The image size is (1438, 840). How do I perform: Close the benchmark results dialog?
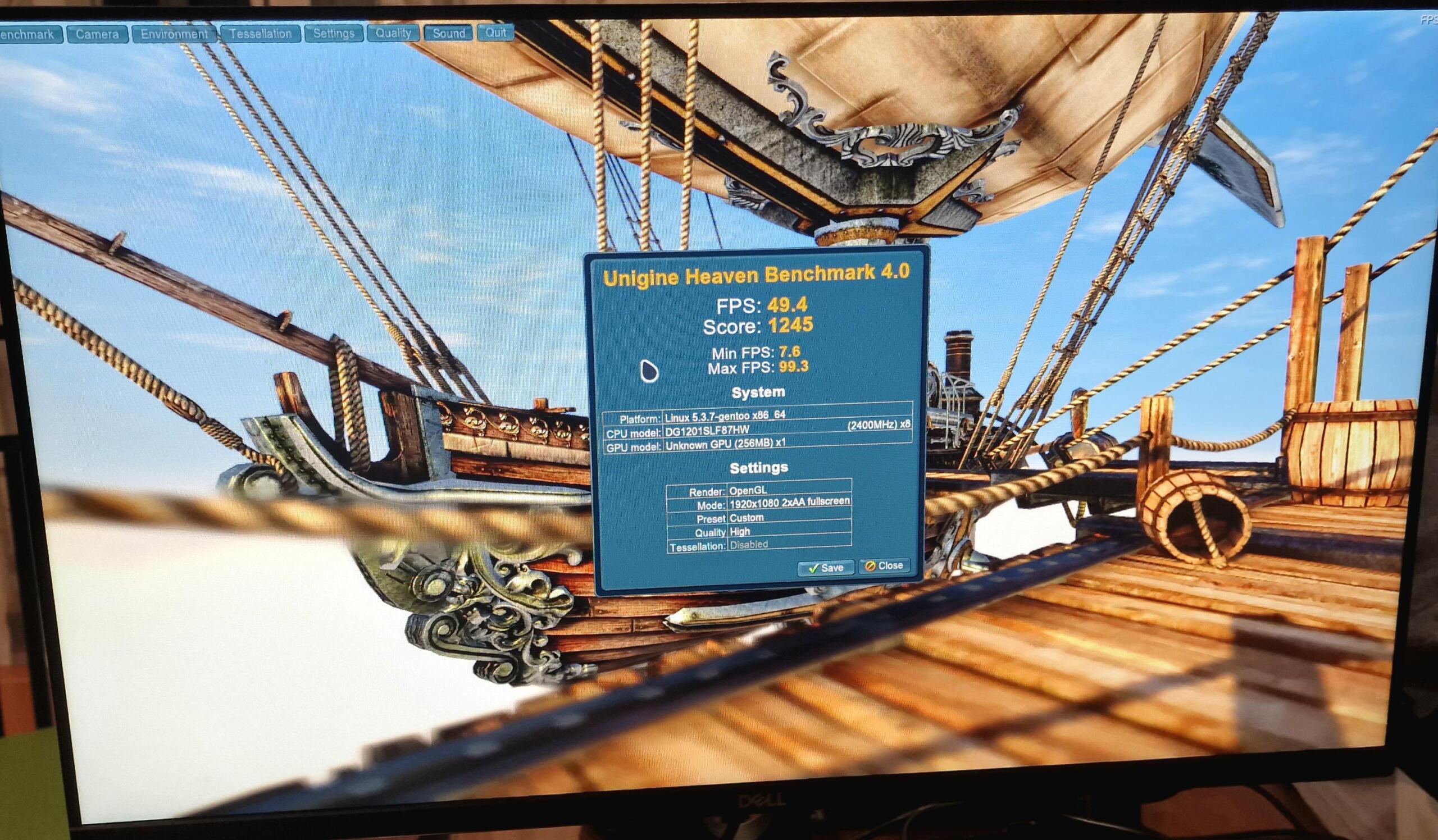click(884, 565)
